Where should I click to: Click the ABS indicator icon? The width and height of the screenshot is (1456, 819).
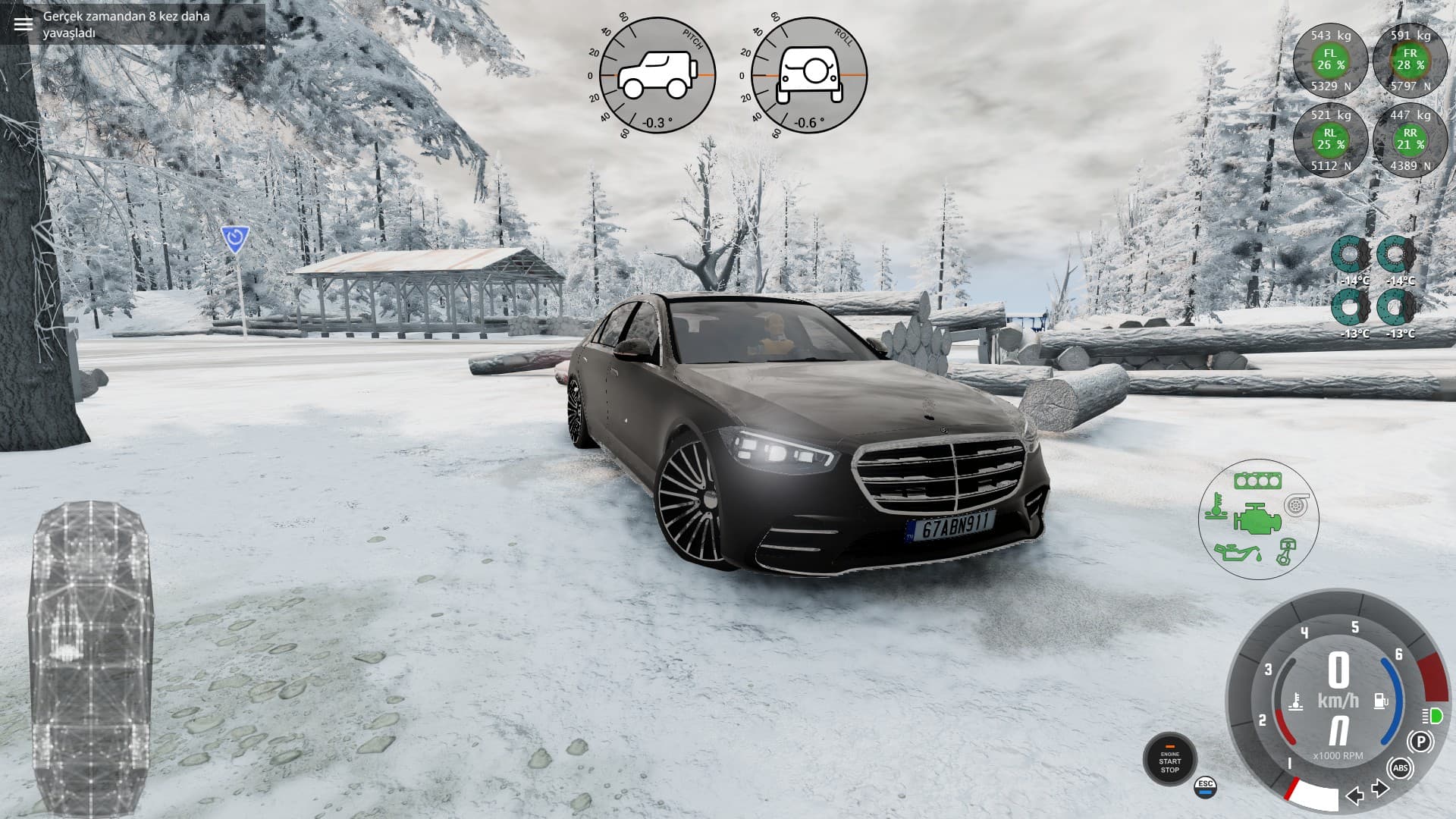click(x=1400, y=769)
